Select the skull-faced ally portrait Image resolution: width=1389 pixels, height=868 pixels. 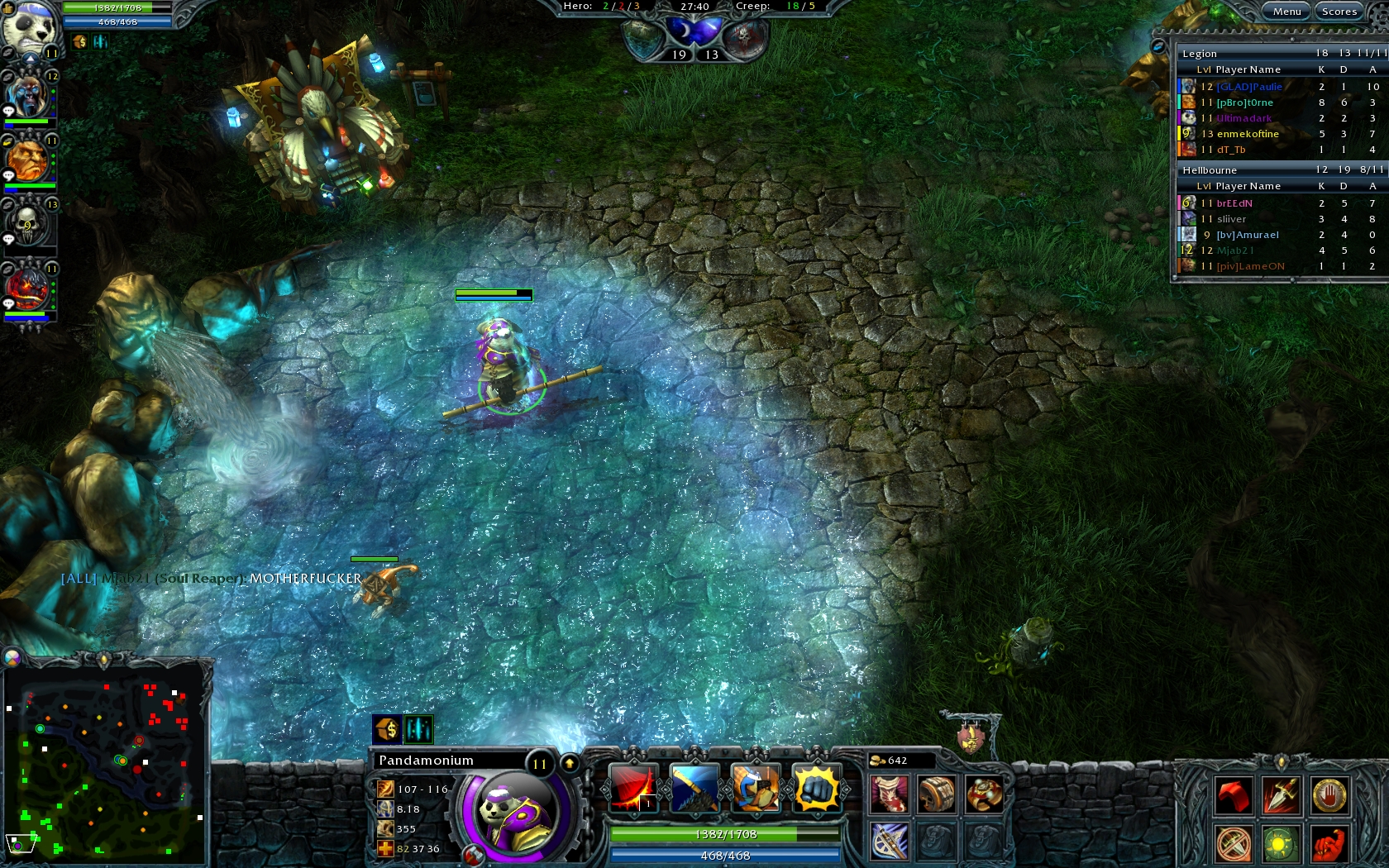[x=27, y=224]
